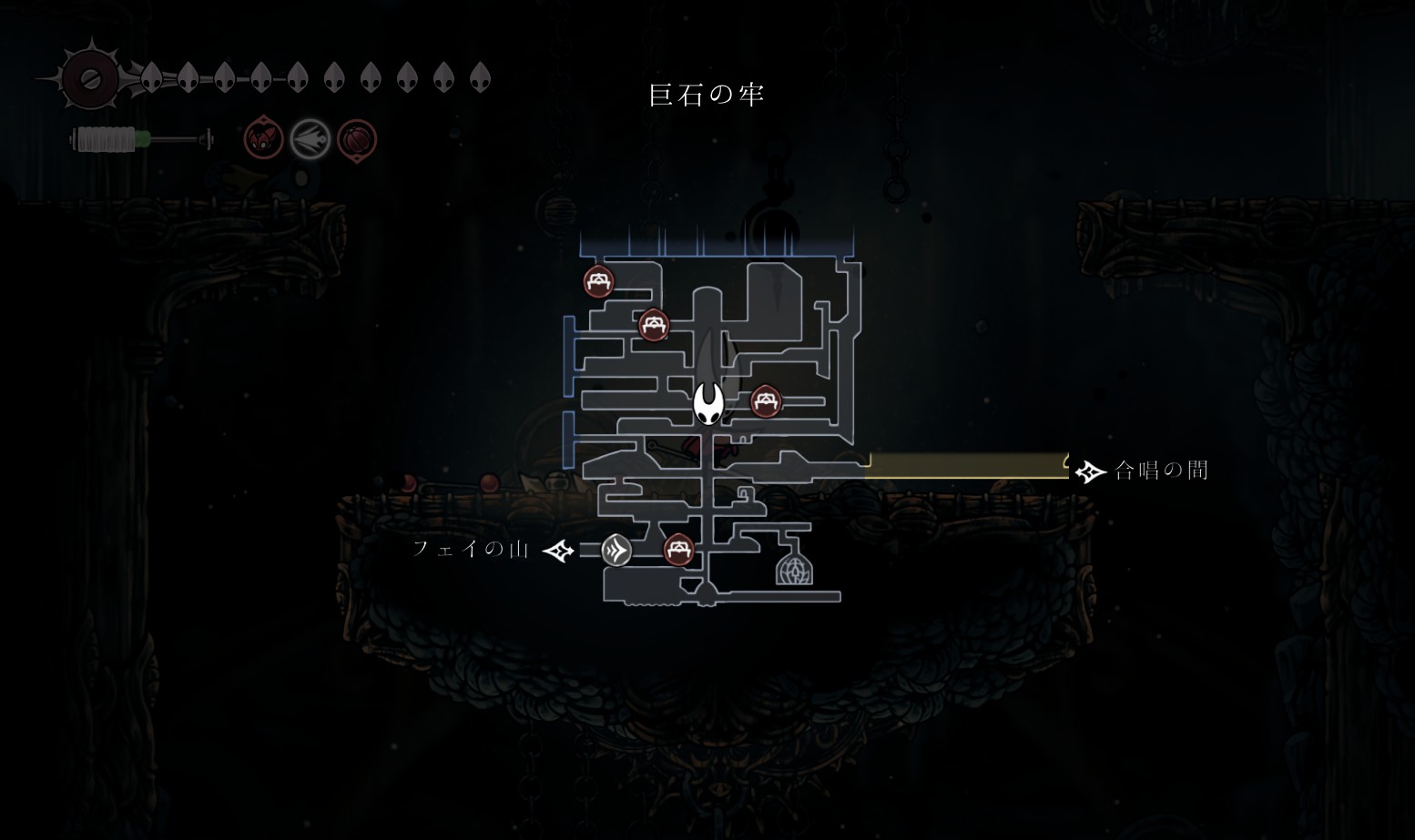Image resolution: width=1415 pixels, height=840 pixels.
Task: Select the Hornet position marker on the map
Action: [708, 403]
